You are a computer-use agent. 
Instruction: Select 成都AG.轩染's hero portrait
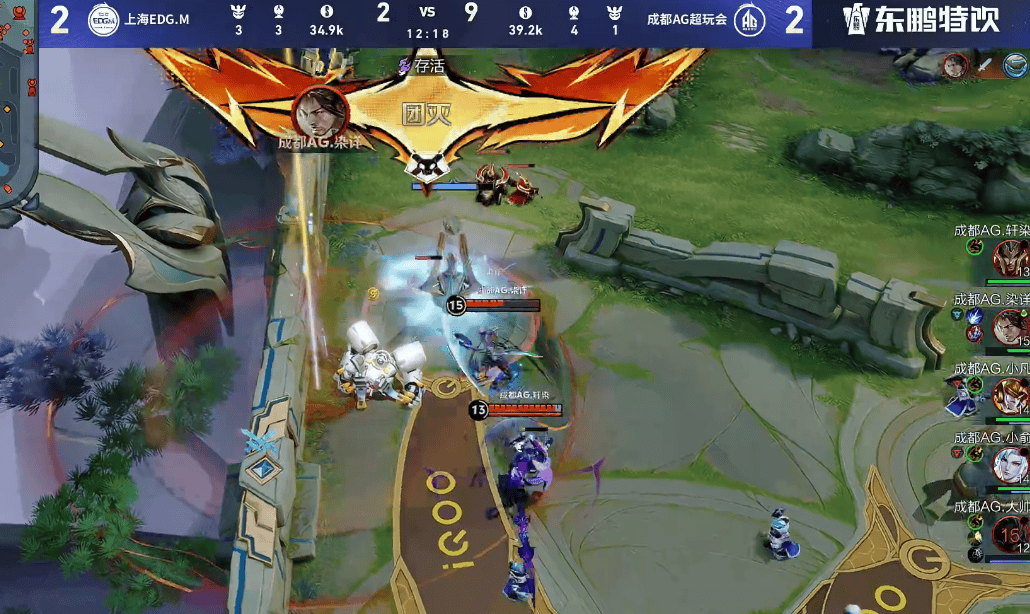[1012, 258]
